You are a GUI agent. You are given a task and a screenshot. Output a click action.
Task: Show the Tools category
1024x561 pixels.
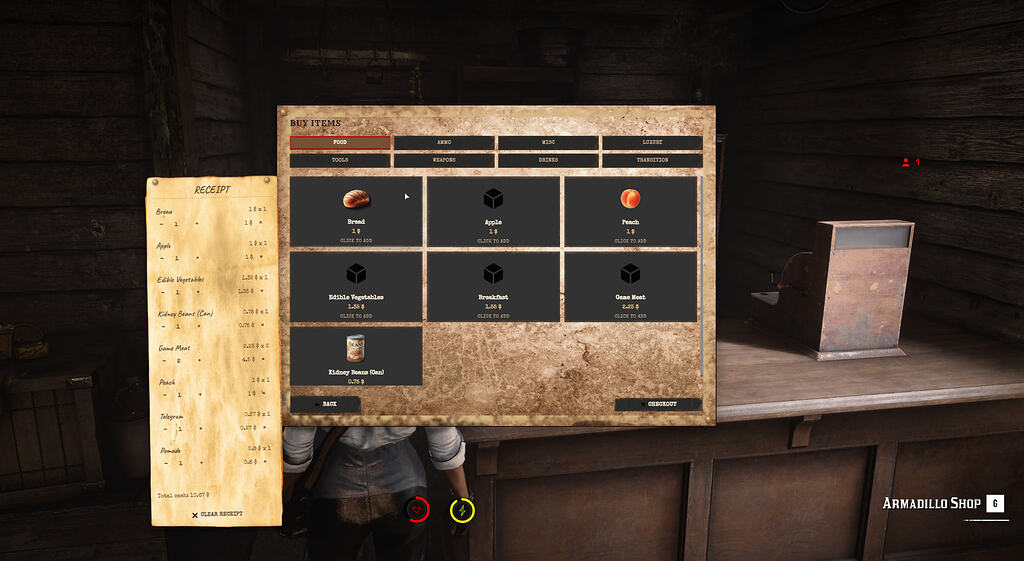(x=340, y=160)
